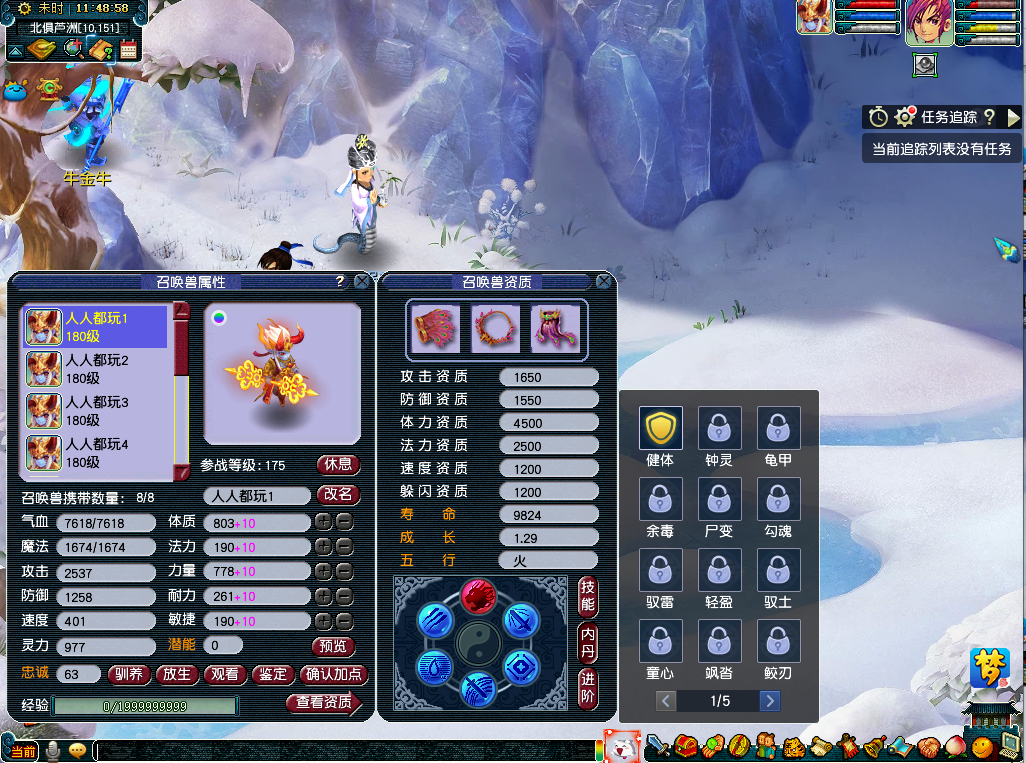Open 预览 preview of attribute points
The image size is (1026, 763).
[x=333, y=646]
